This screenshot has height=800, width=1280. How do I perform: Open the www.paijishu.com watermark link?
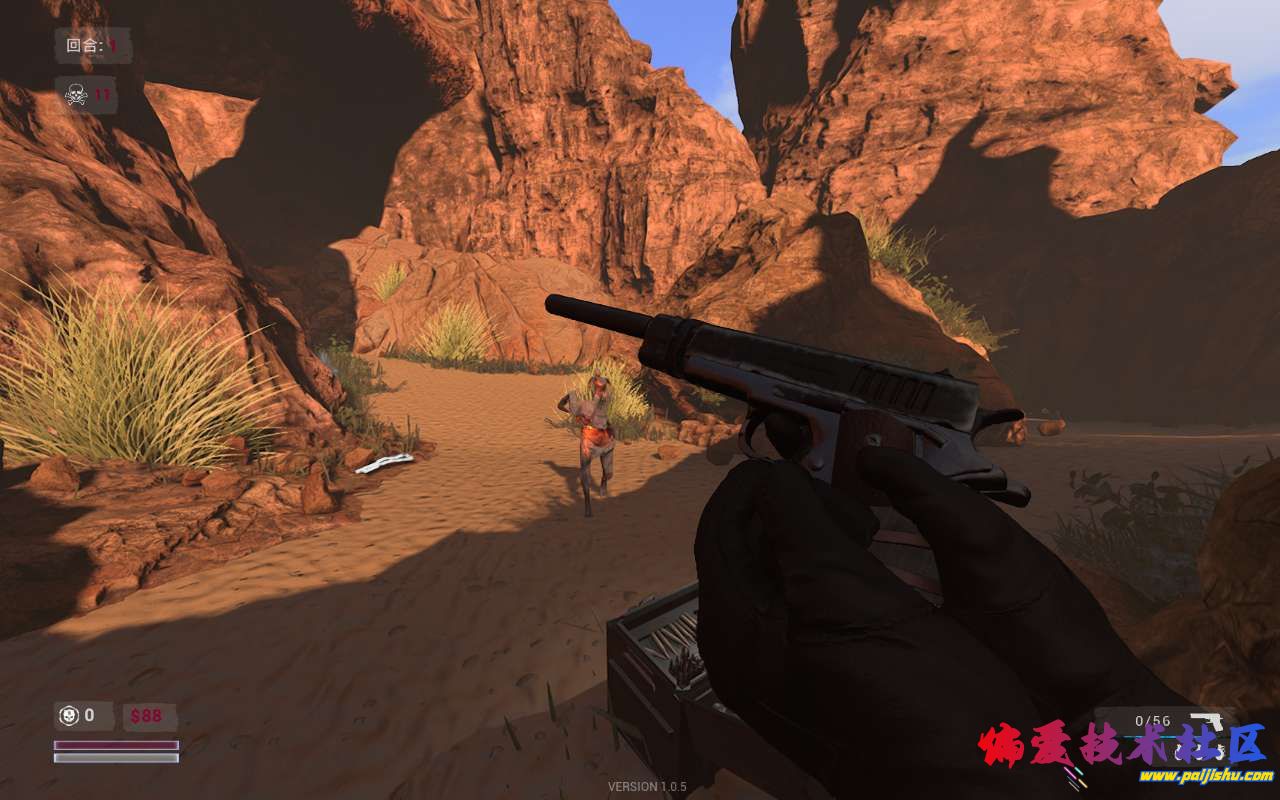(x=1206, y=775)
